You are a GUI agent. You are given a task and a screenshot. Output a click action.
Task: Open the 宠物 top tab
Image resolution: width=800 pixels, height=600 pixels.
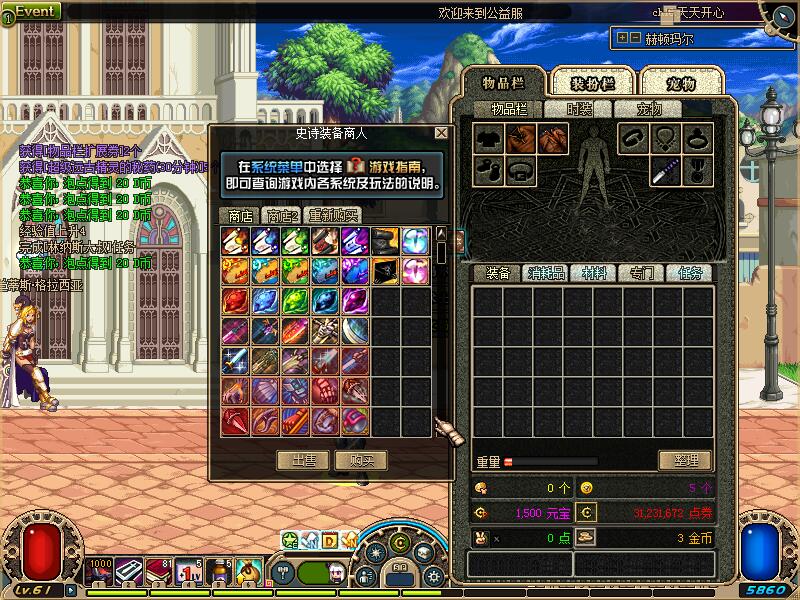click(681, 82)
